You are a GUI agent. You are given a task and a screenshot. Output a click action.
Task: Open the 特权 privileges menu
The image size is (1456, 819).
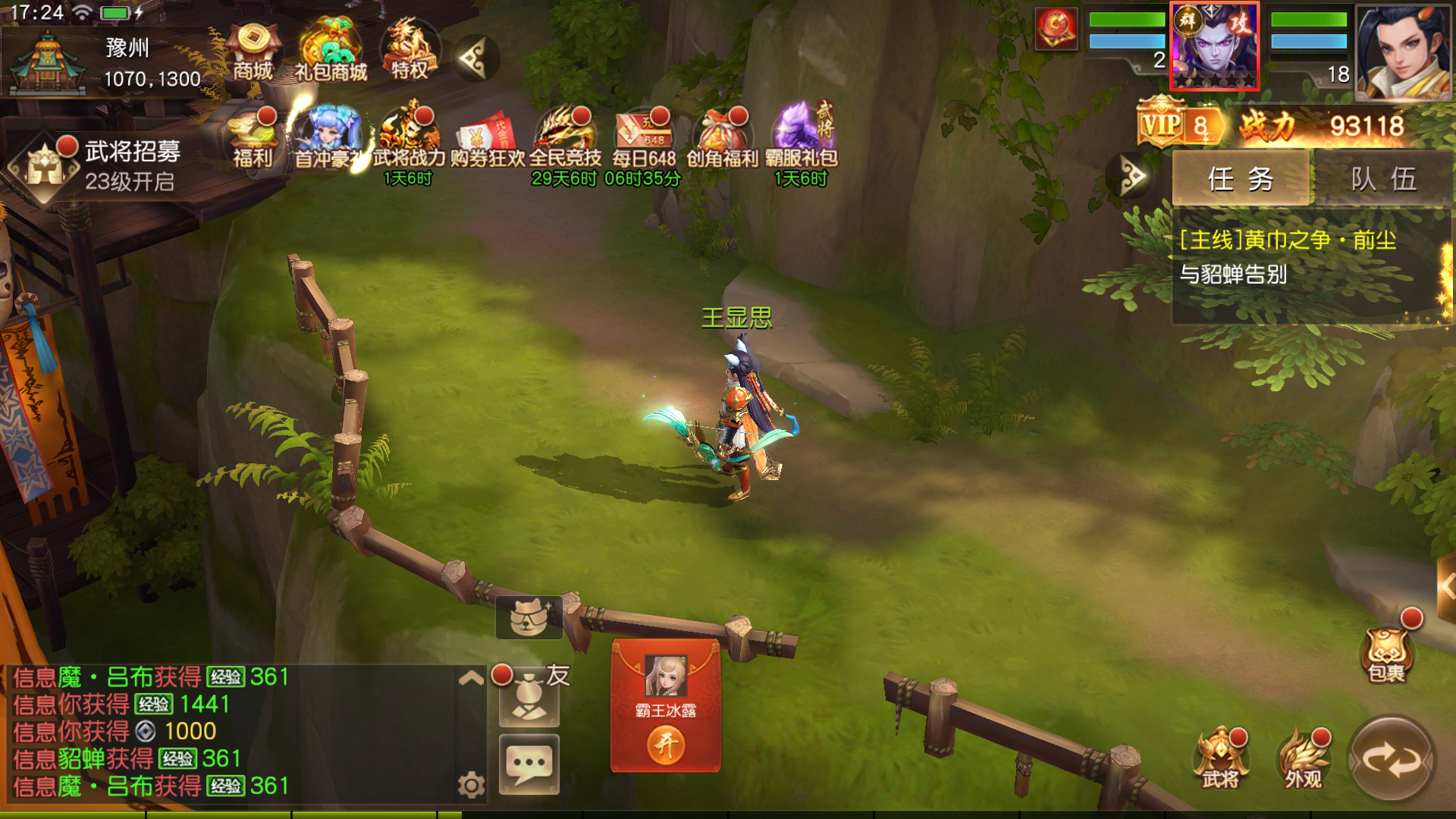point(409,50)
